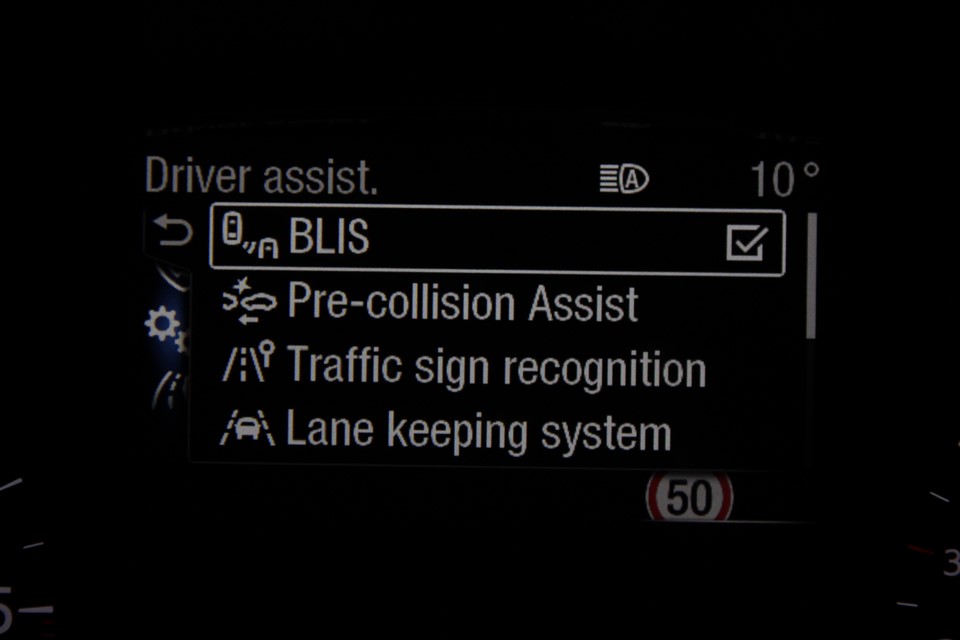Go back with the return arrow

174,234
